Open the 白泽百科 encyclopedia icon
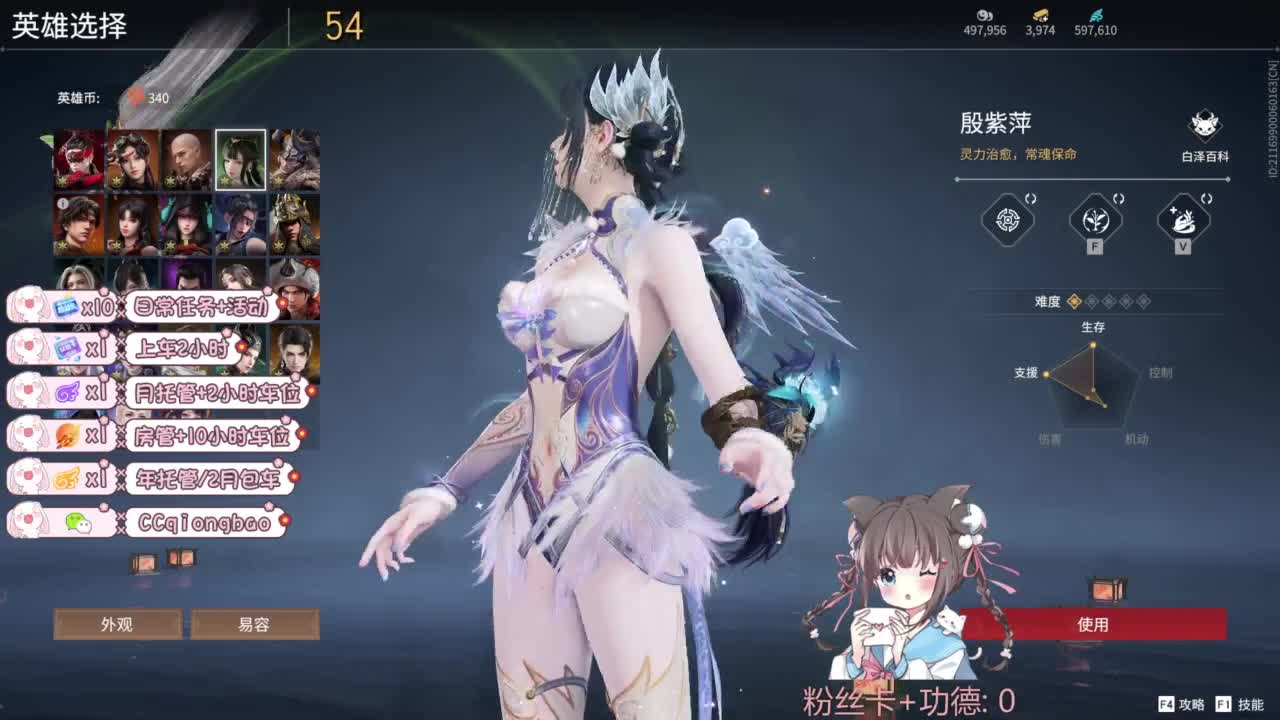Image resolution: width=1280 pixels, height=720 pixels. (1203, 125)
